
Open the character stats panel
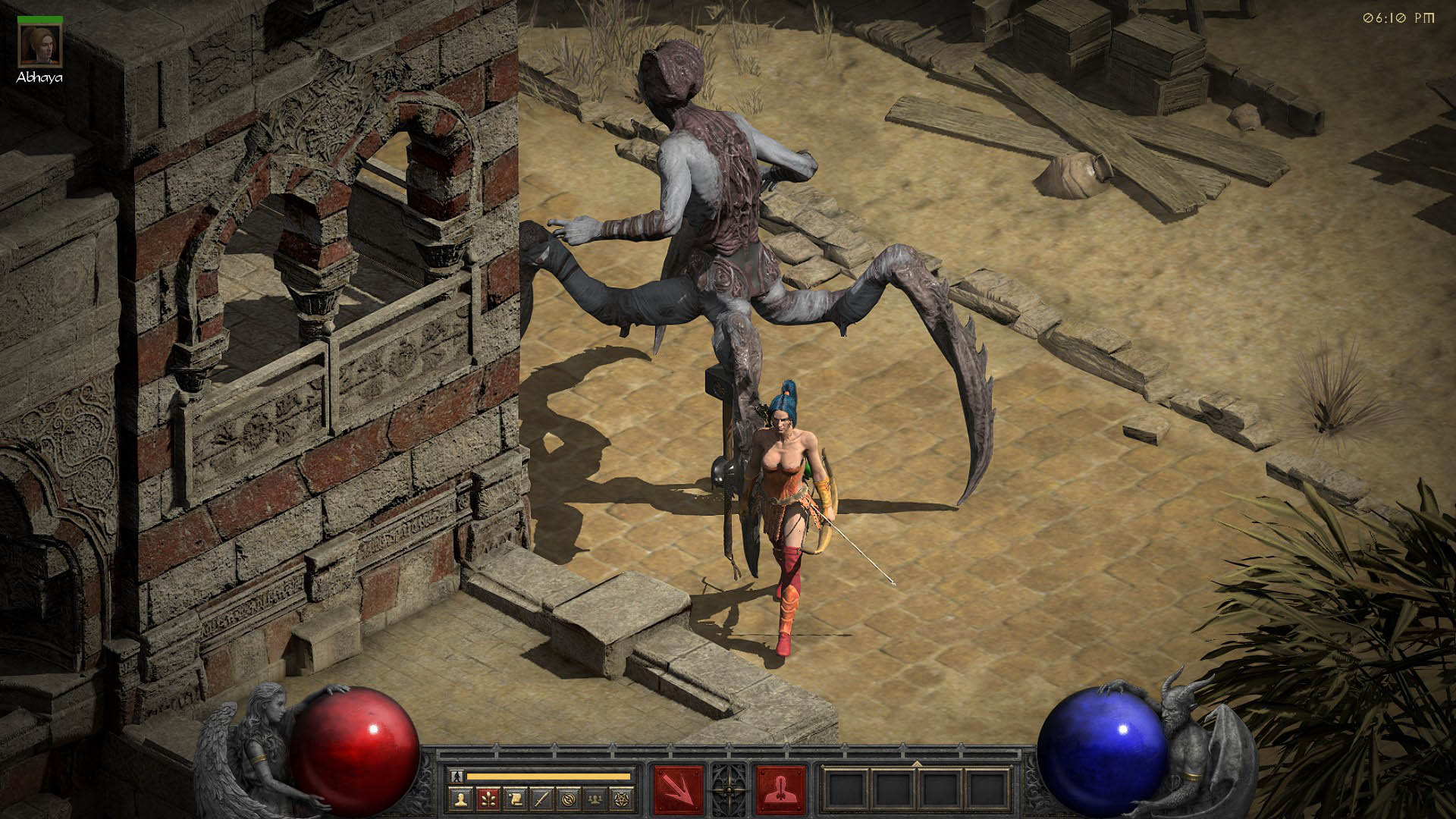pyautogui.click(x=460, y=798)
